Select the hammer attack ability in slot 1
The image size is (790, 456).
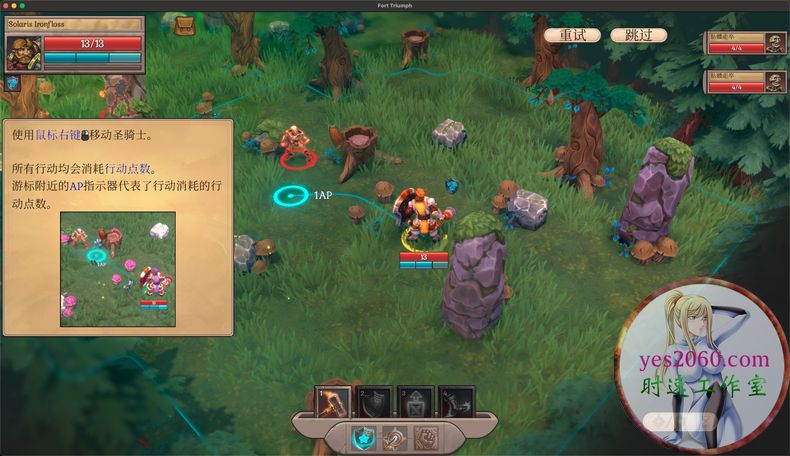tap(334, 401)
